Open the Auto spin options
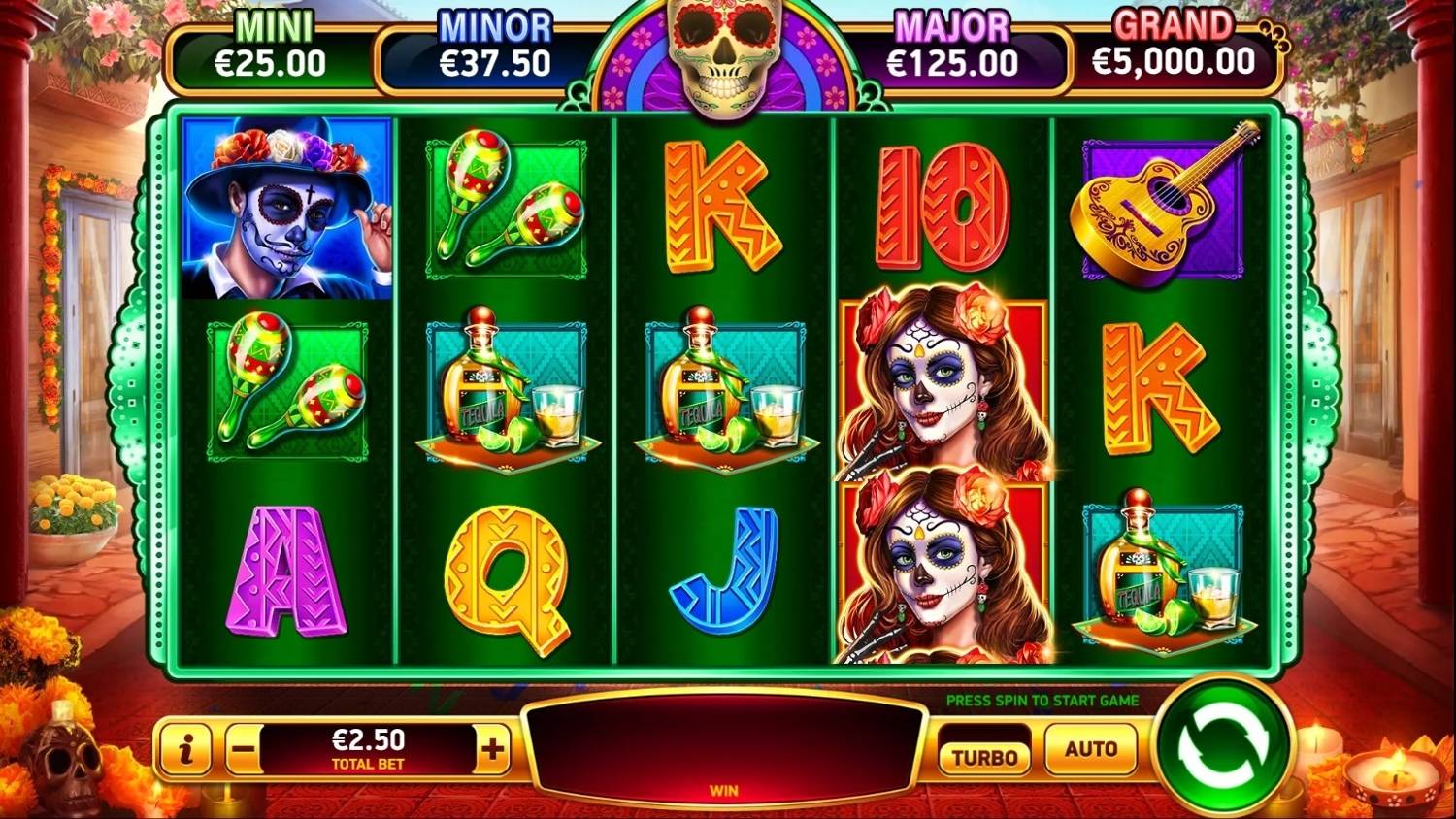Viewport: 1456px width, 819px height. coord(1091,749)
